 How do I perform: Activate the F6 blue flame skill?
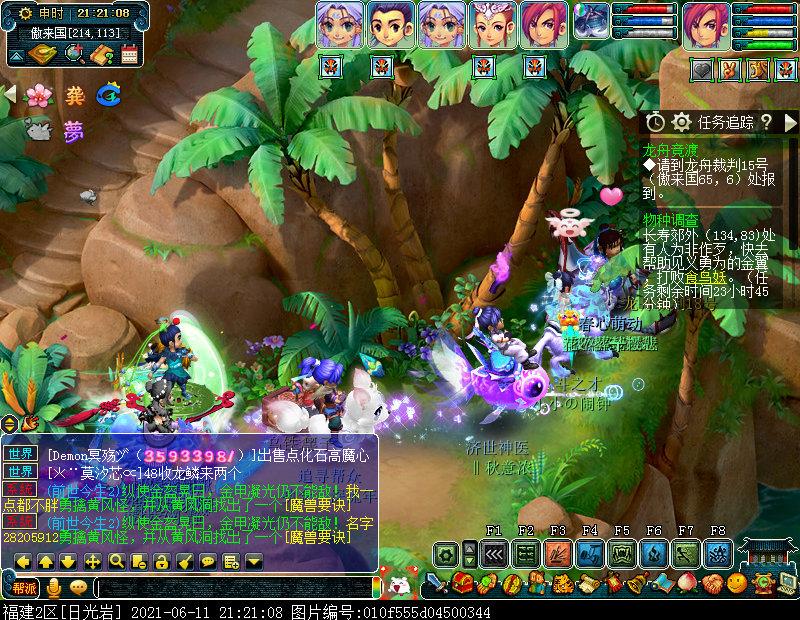(654, 552)
